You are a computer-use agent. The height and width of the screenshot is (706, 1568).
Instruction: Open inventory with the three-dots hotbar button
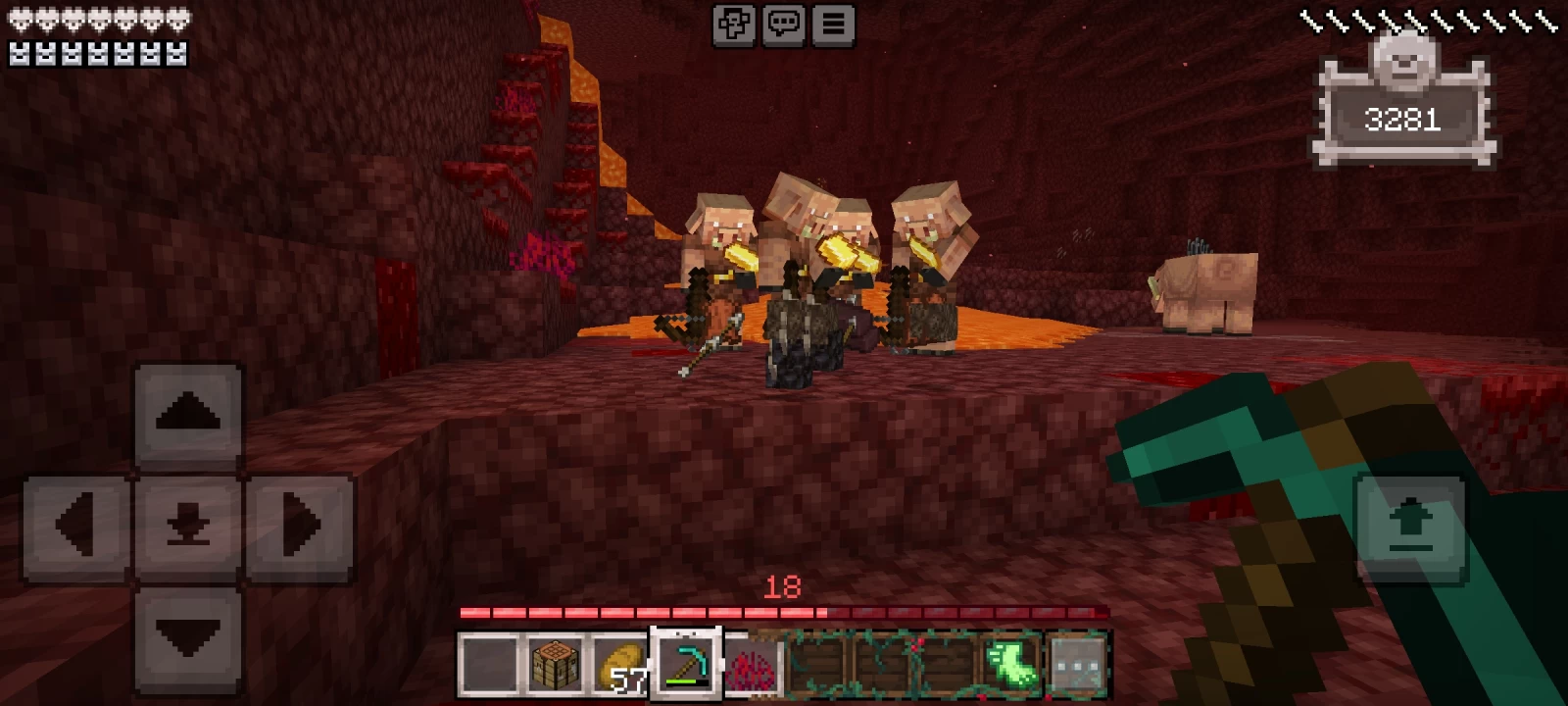coord(1077,664)
